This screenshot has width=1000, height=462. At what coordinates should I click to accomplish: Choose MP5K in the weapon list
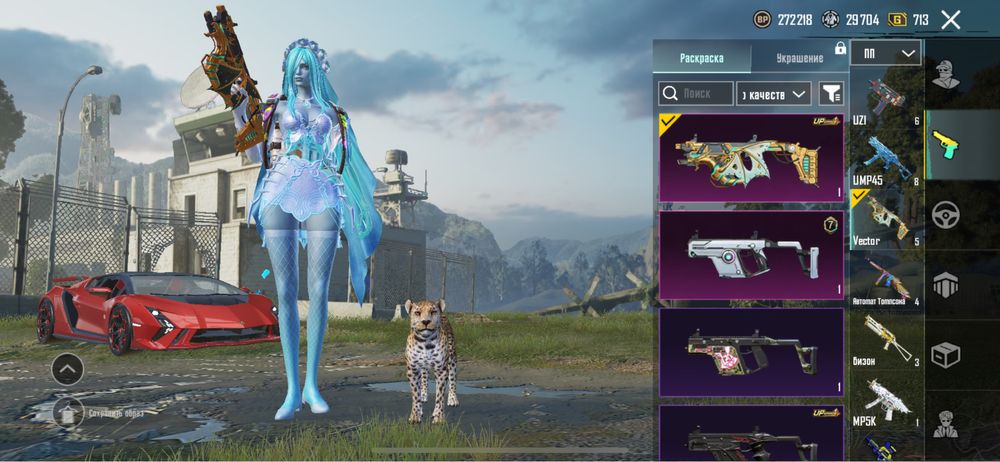886,402
